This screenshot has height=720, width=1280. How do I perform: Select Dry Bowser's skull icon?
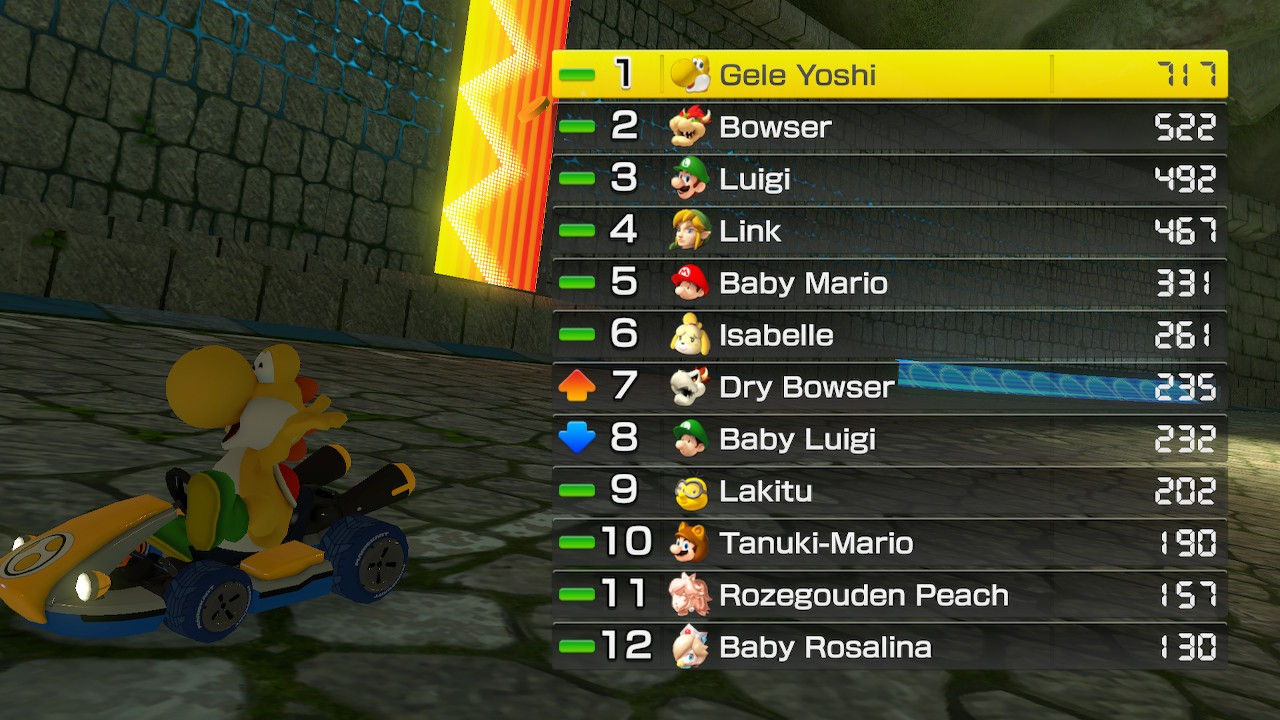point(690,387)
